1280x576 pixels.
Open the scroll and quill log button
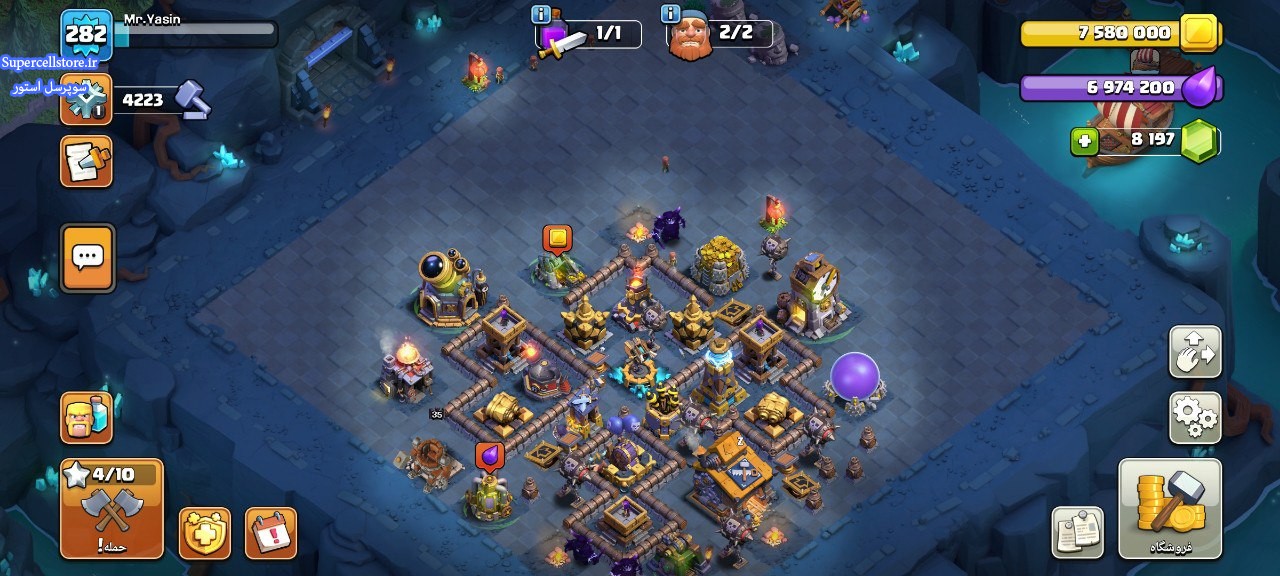coord(86,161)
